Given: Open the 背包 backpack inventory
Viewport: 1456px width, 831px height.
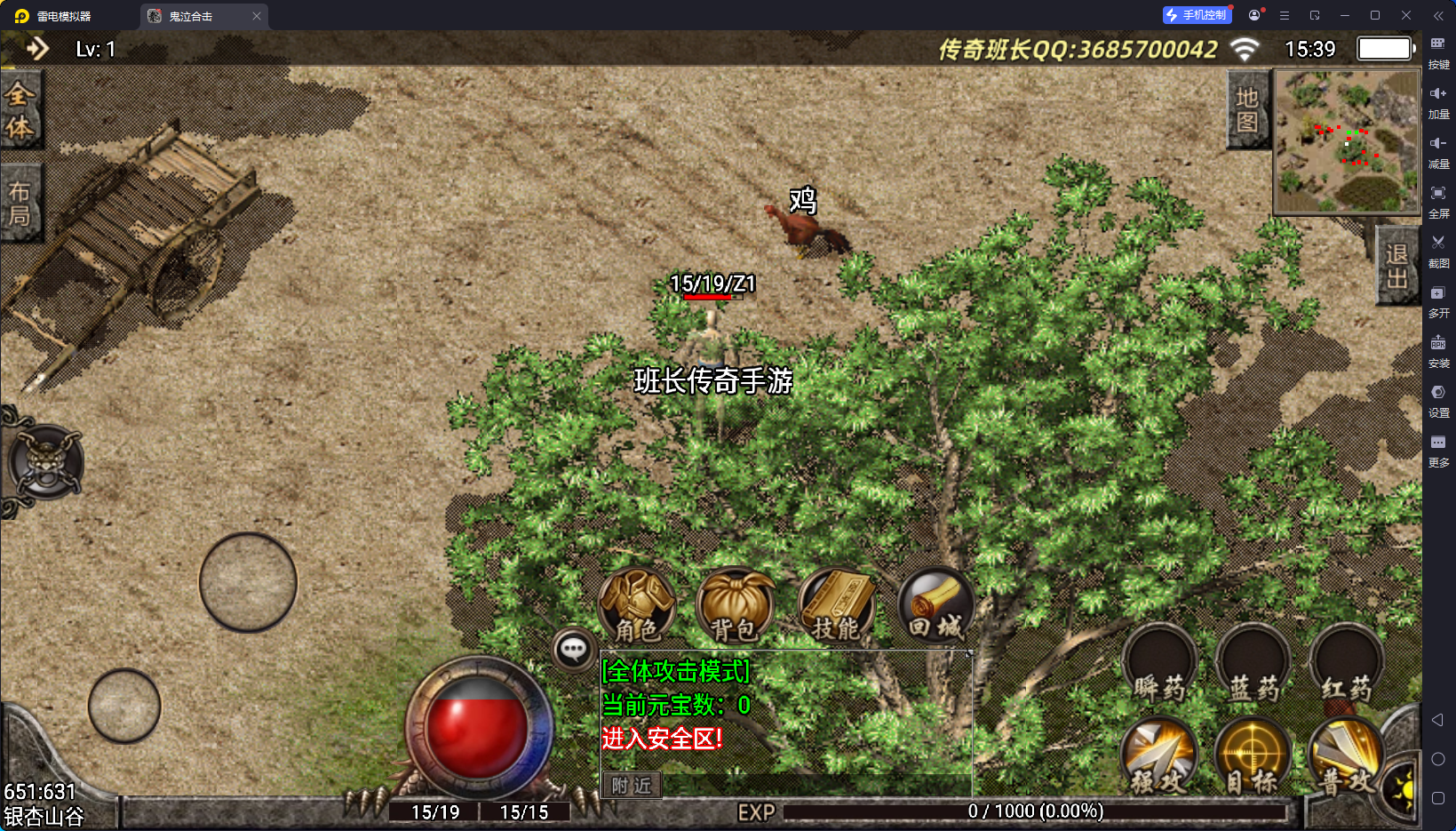Looking at the screenshot, I should (x=735, y=606).
